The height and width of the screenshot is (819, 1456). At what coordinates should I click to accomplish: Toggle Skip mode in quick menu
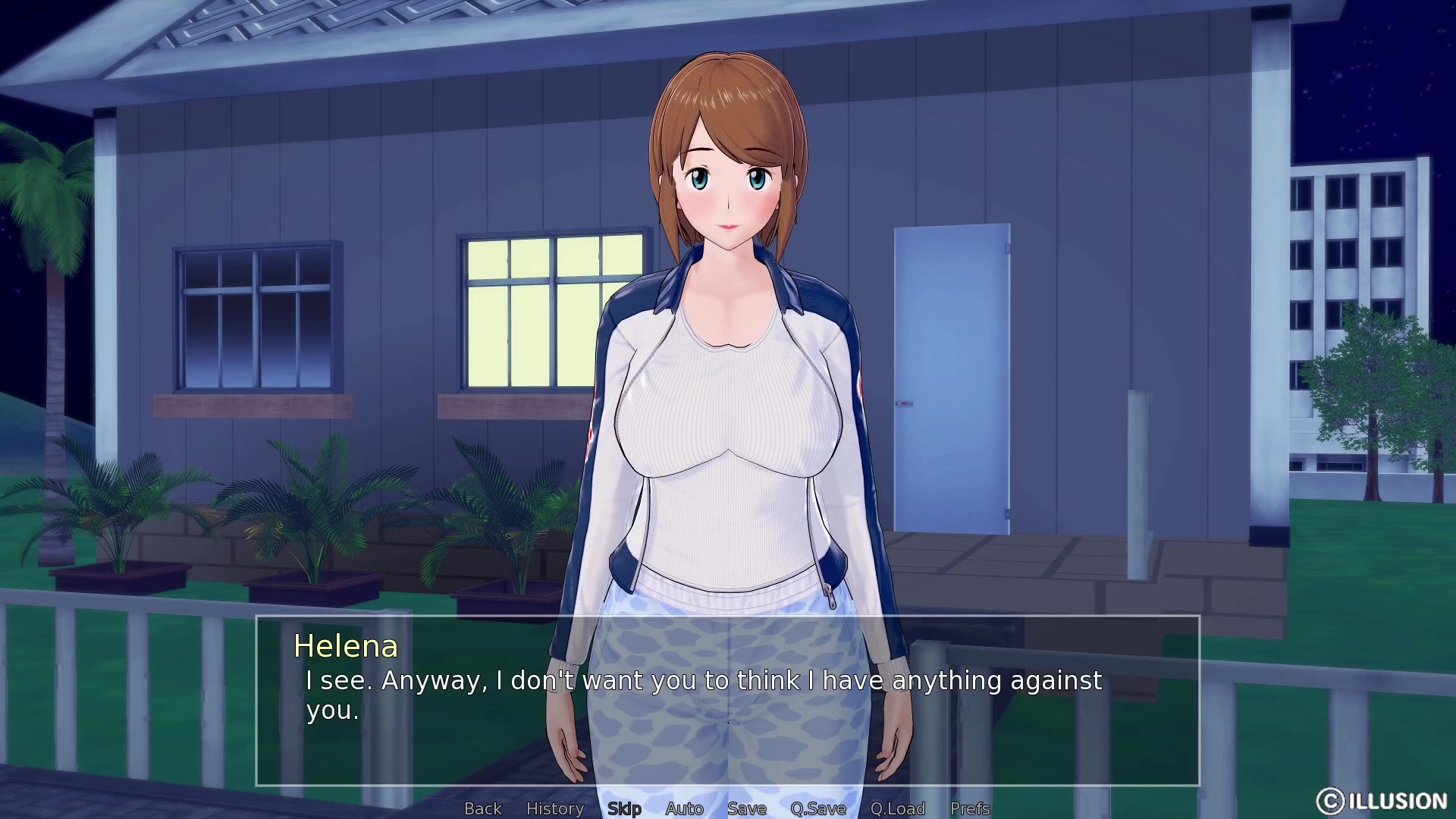(624, 808)
